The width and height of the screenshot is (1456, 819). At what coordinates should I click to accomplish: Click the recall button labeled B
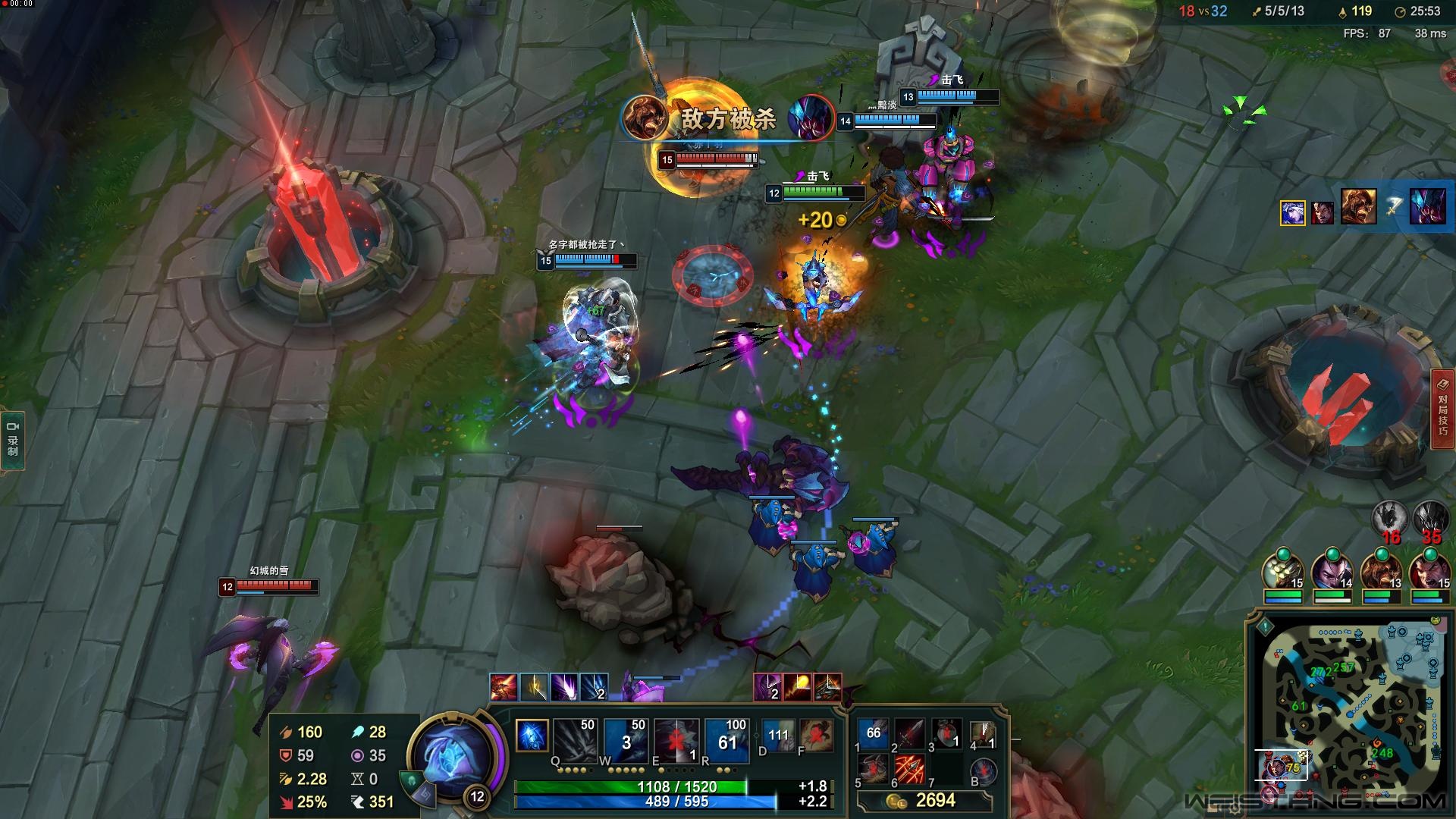[x=984, y=770]
